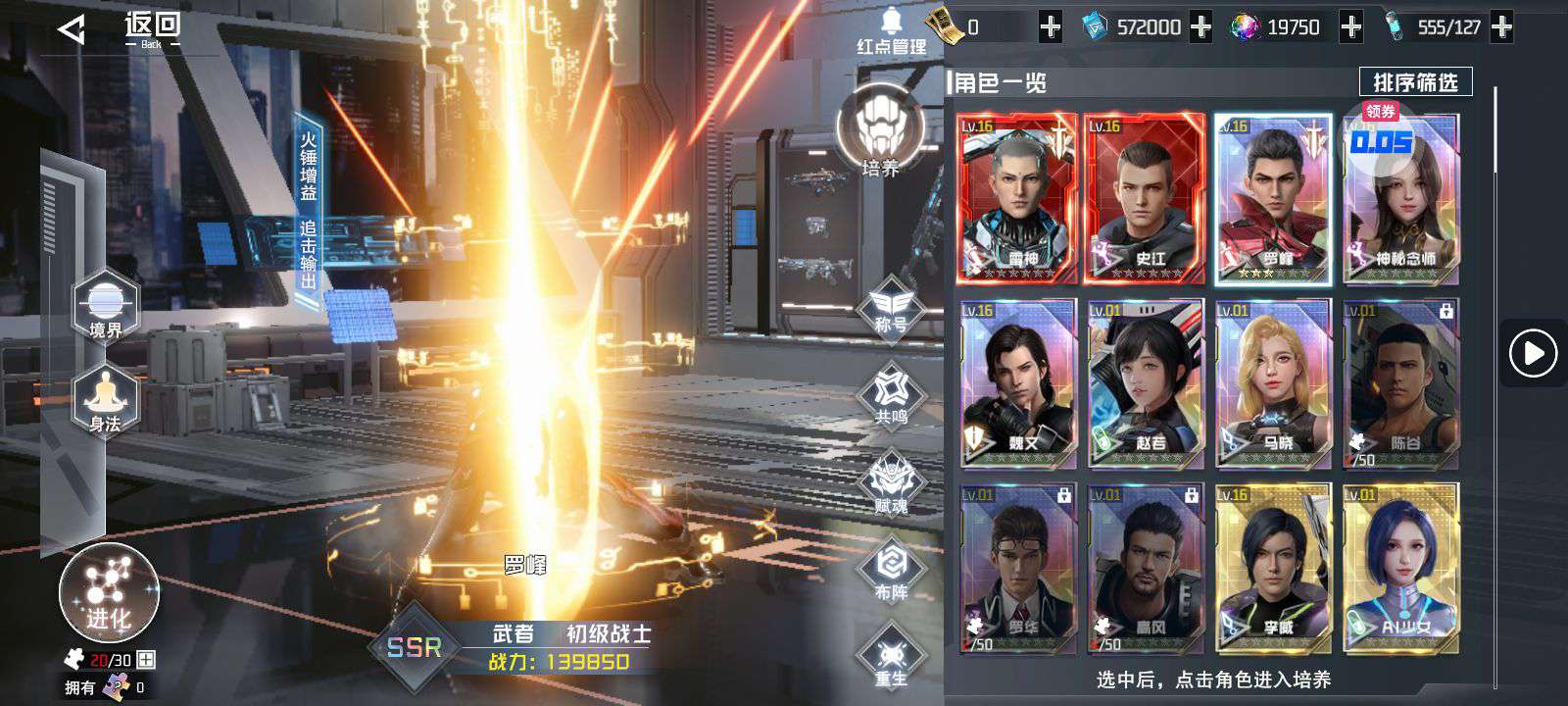This screenshot has width=1568, height=706.
Task: Open the 排序筛选 sort filter
Action: tap(1415, 82)
